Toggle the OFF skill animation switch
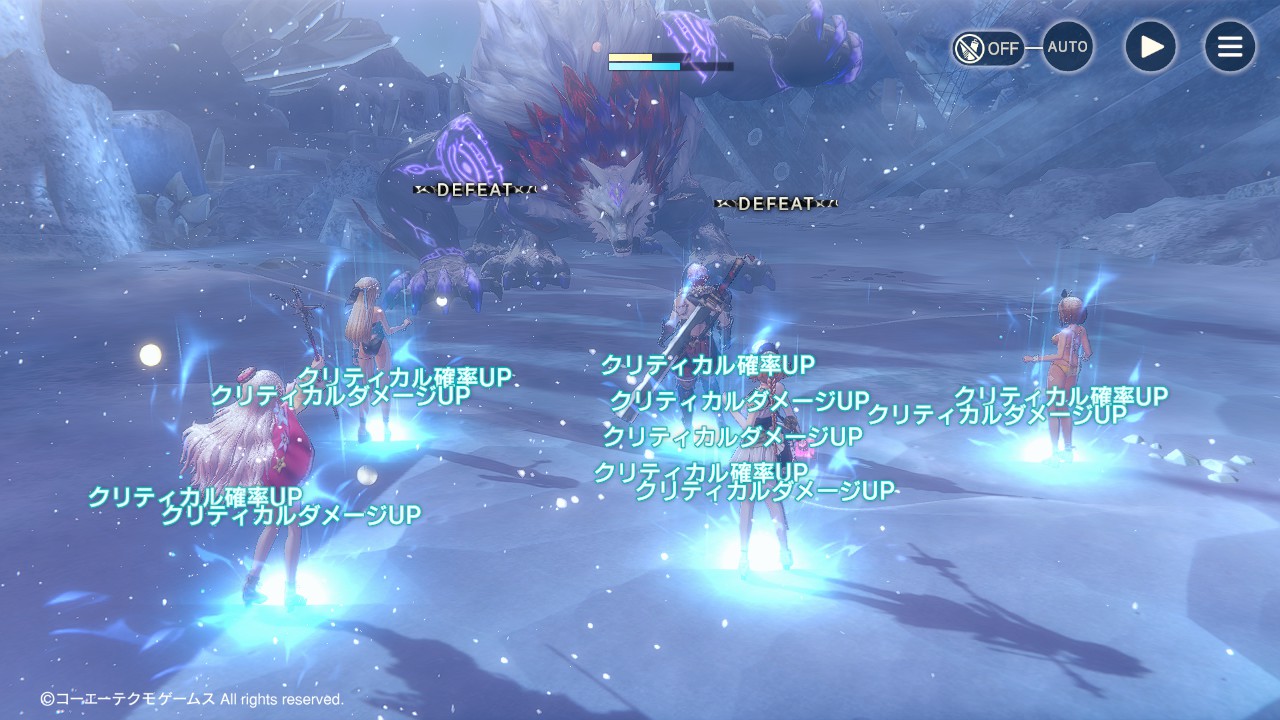 coord(988,48)
